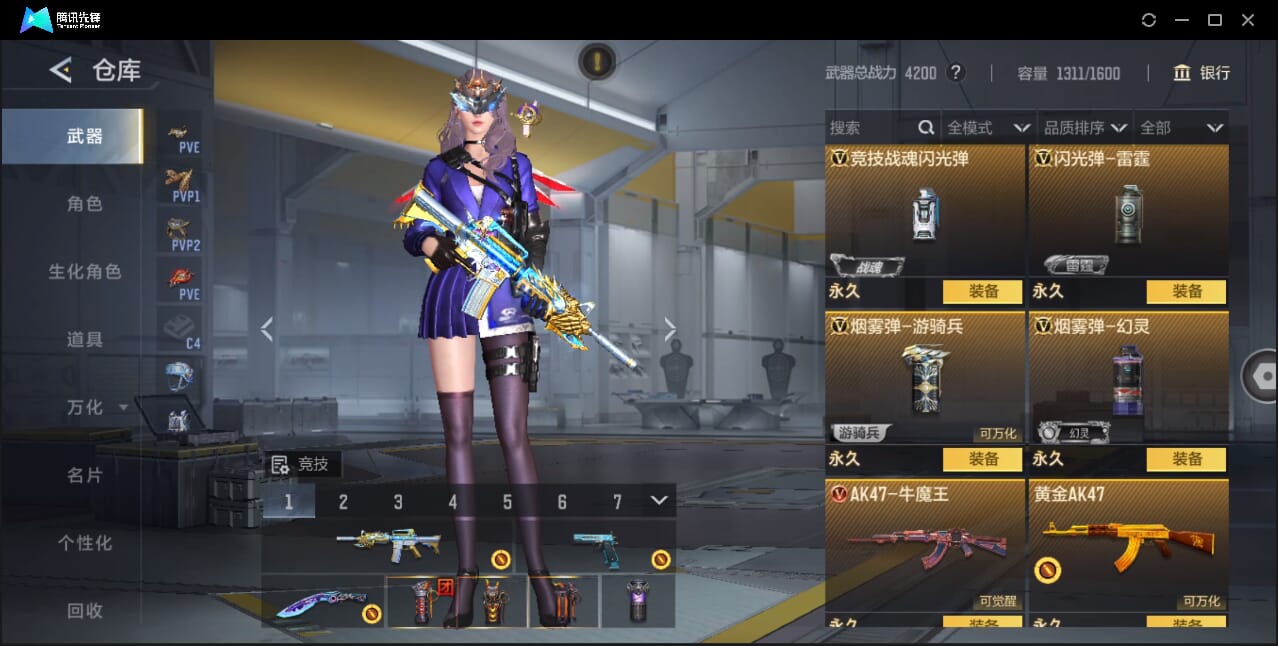Close the emulator window
The height and width of the screenshot is (646, 1278).
point(1248,20)
